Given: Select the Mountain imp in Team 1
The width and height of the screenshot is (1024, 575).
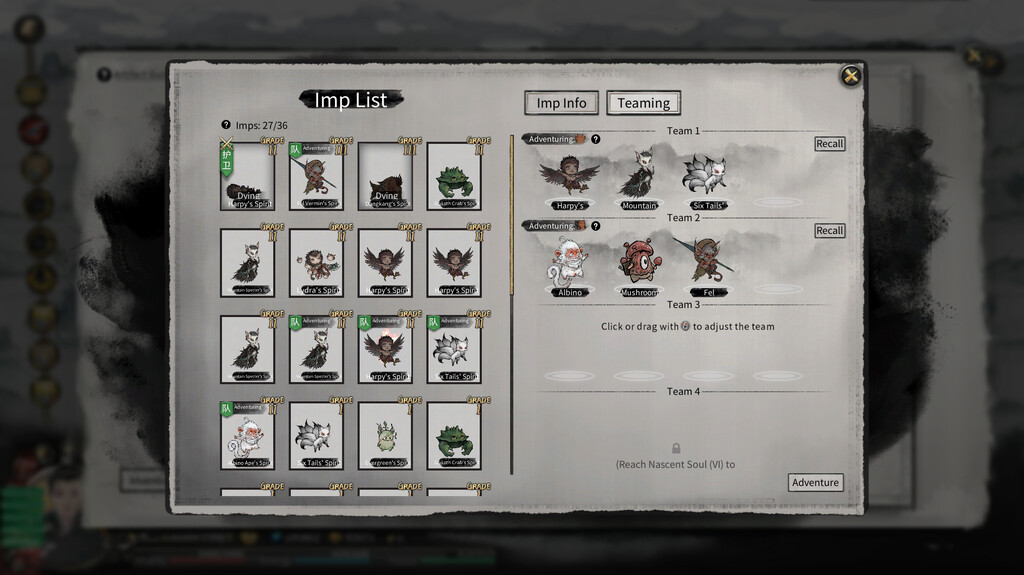Looking at the screenshot, I should click(x=638, y=178).
